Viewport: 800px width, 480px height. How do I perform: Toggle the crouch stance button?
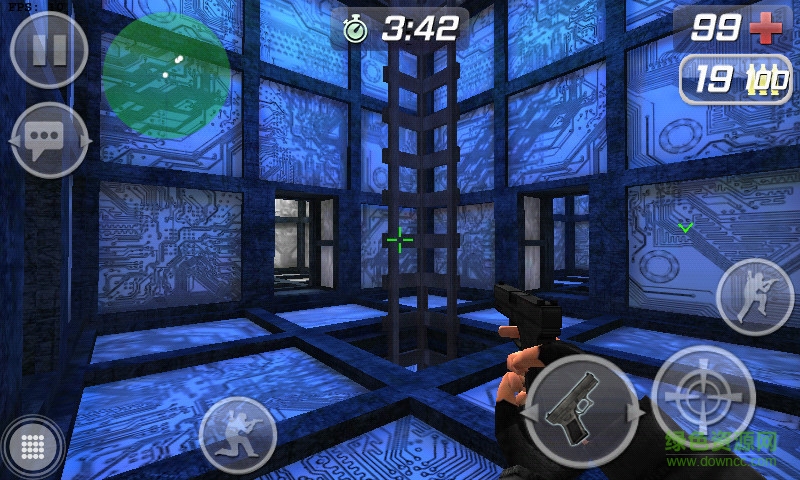pos(238,434)
